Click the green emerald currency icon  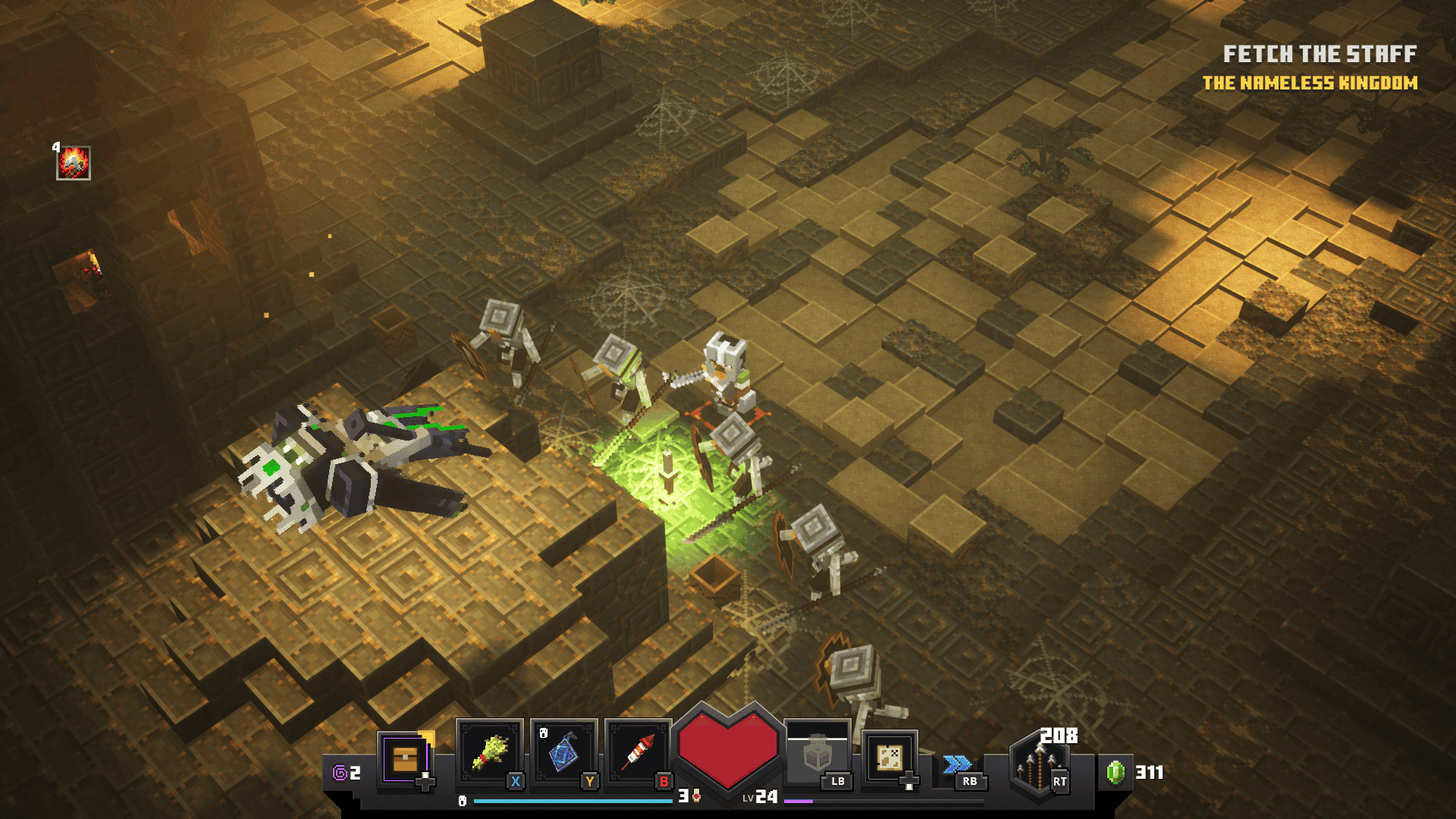1116,772
